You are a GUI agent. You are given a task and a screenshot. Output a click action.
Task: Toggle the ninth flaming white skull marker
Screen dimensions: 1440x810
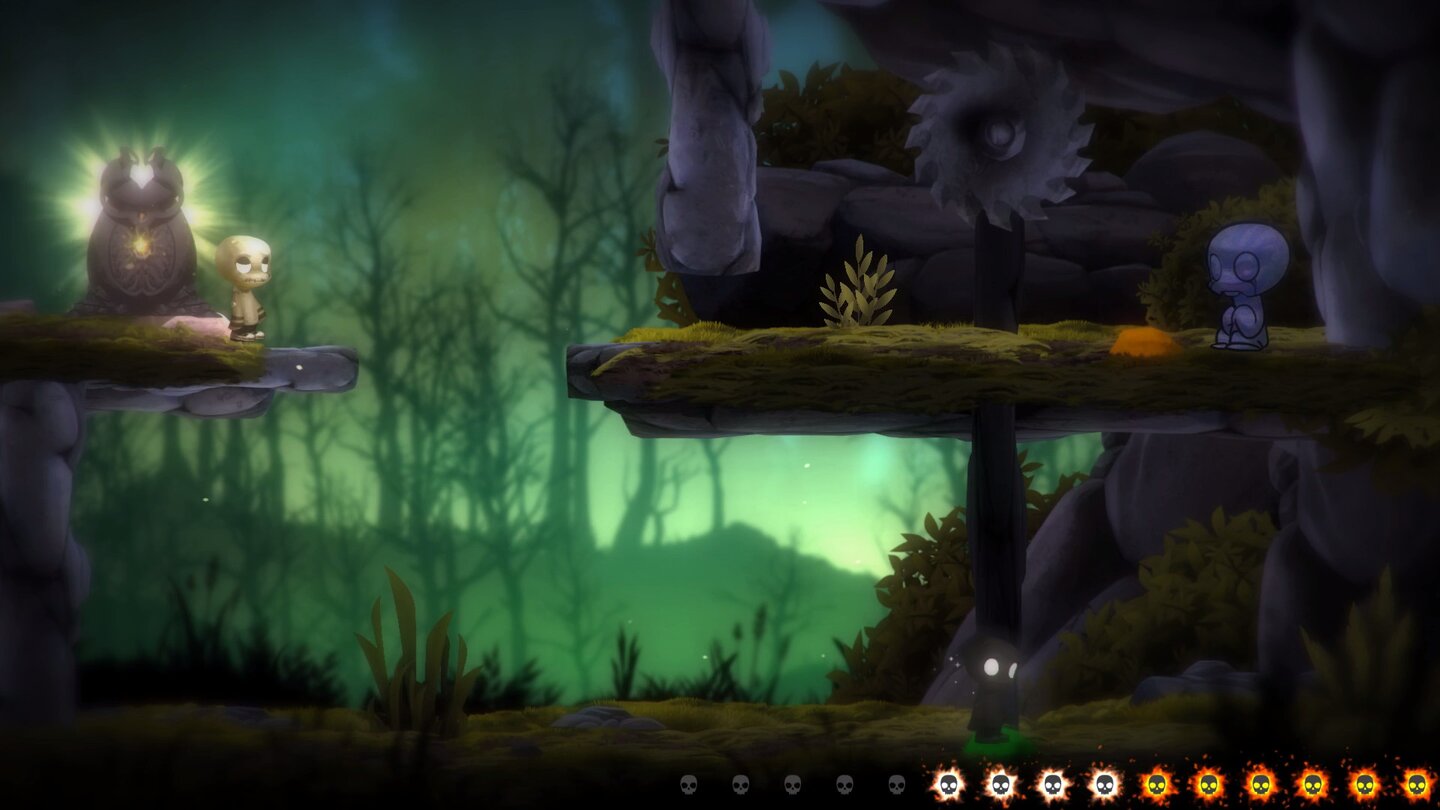[x=1103, y=784]
